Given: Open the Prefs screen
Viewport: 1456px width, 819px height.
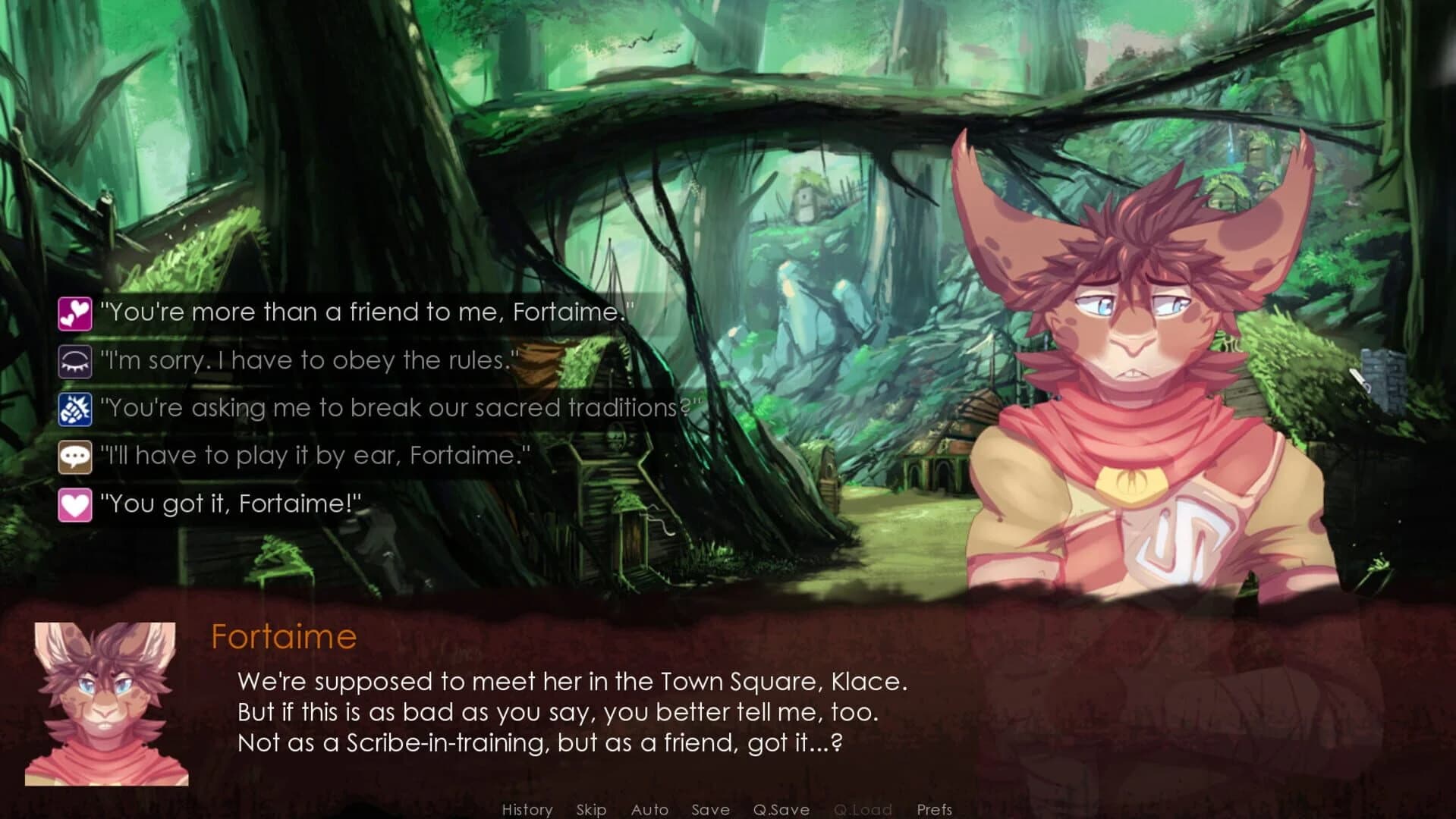Looking at the screenshot, I should click(x=936, y=809).
